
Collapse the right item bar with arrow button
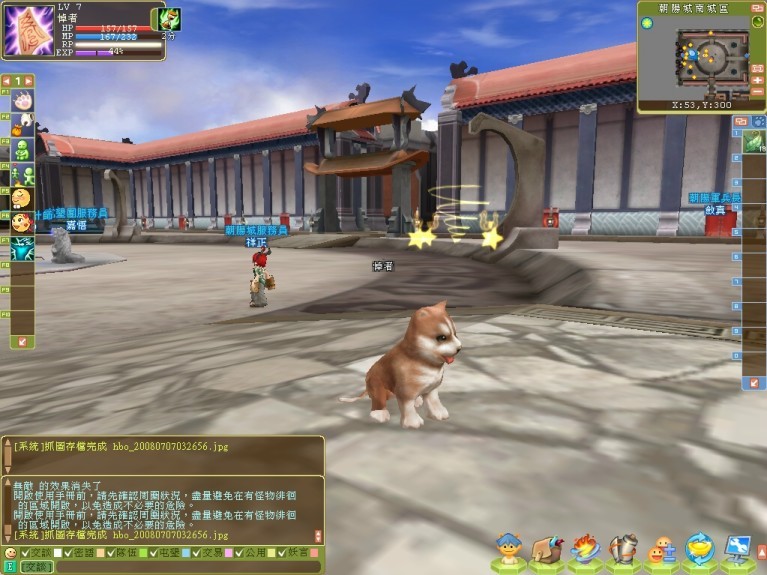pos(752,383)
